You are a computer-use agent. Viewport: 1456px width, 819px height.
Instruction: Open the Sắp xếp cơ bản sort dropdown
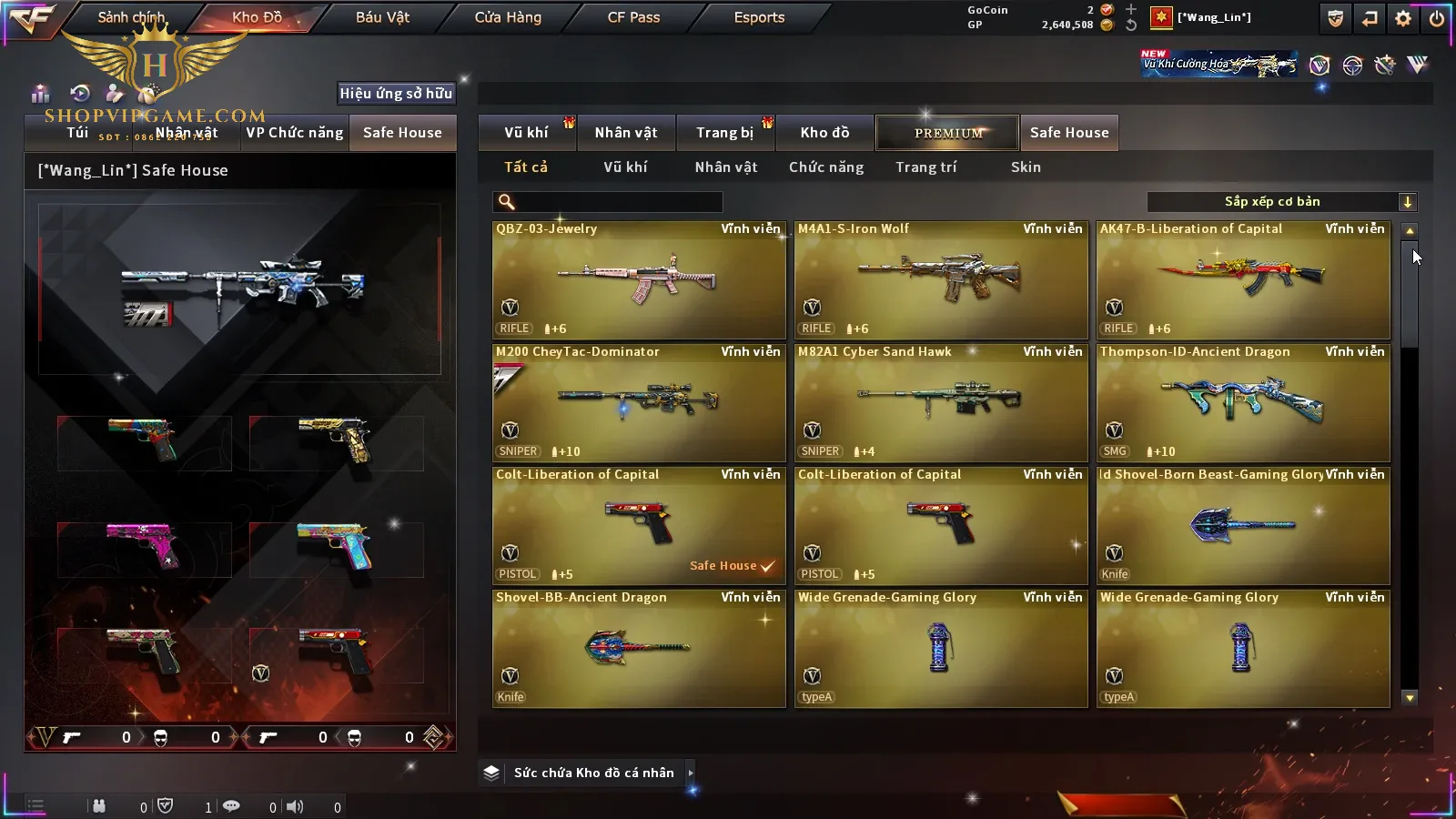(x=1281, y=202)
